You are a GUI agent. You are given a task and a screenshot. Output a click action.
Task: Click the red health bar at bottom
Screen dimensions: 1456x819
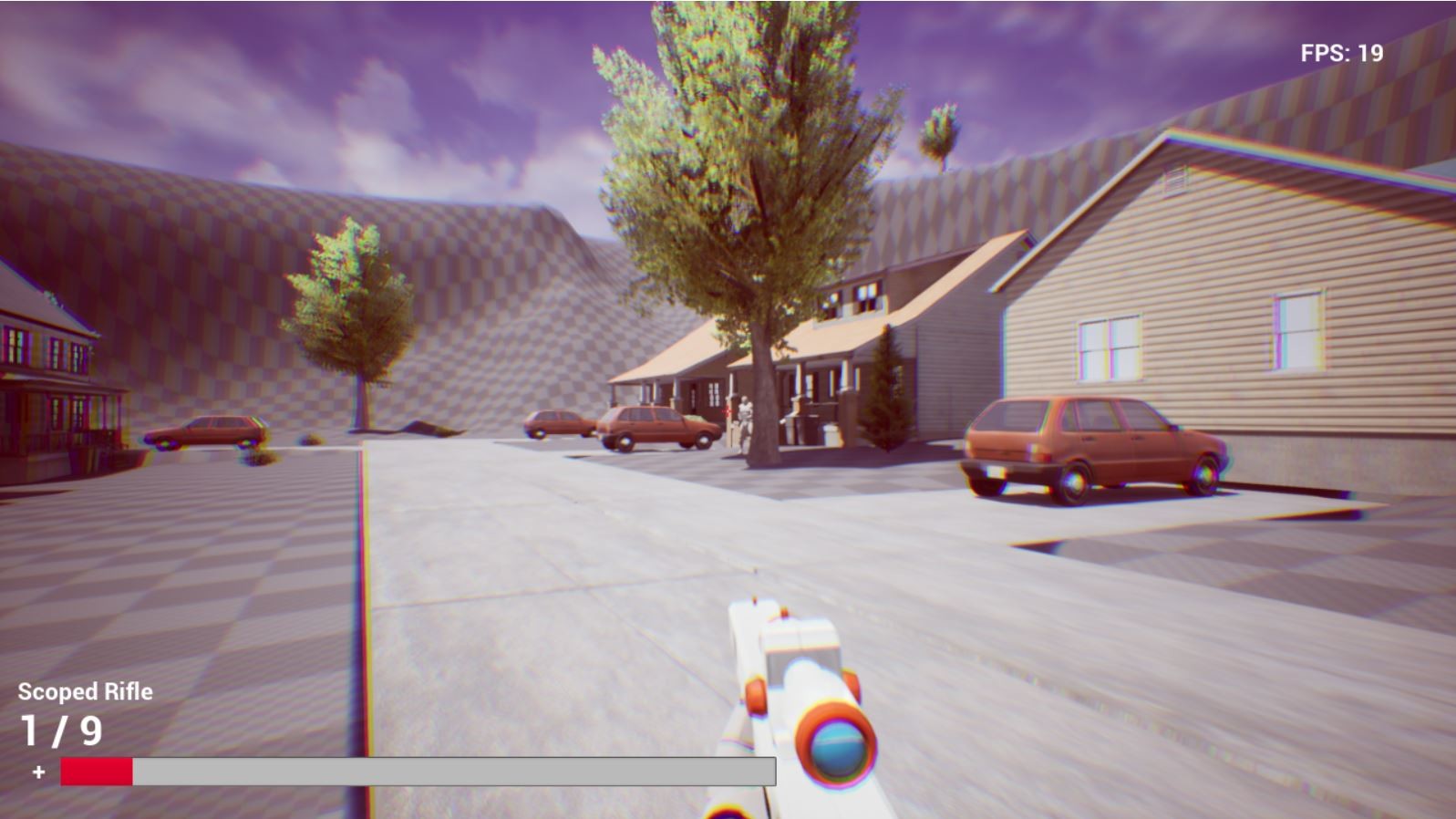pos(95,771)
